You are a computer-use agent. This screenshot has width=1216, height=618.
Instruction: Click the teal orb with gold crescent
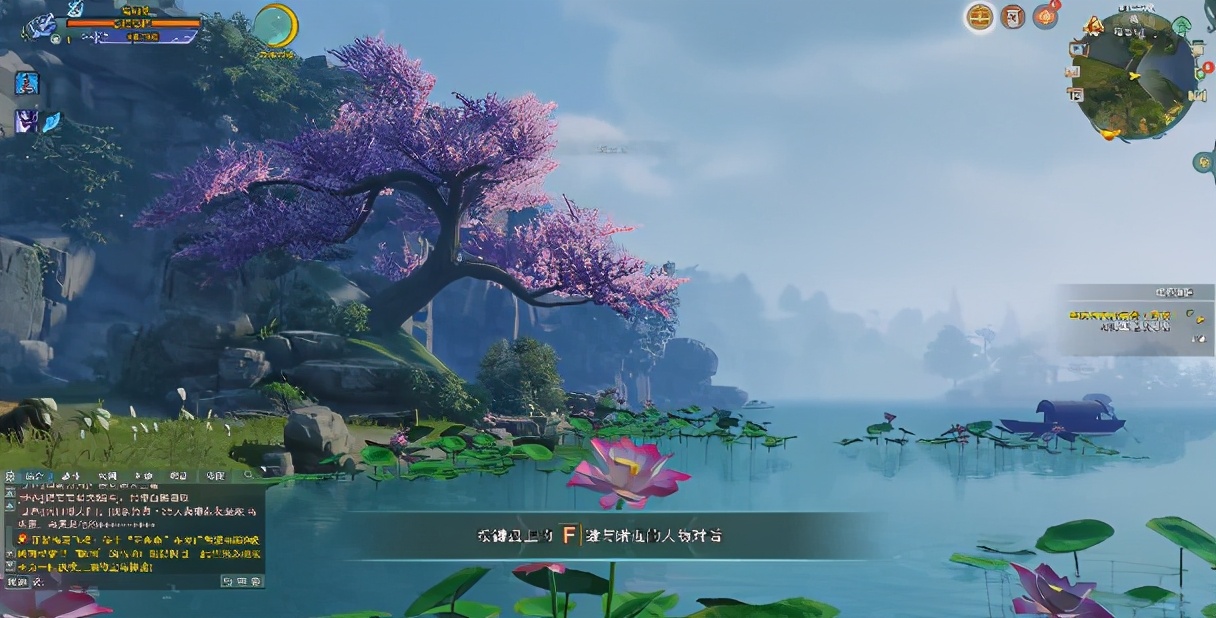click(275, 25)
